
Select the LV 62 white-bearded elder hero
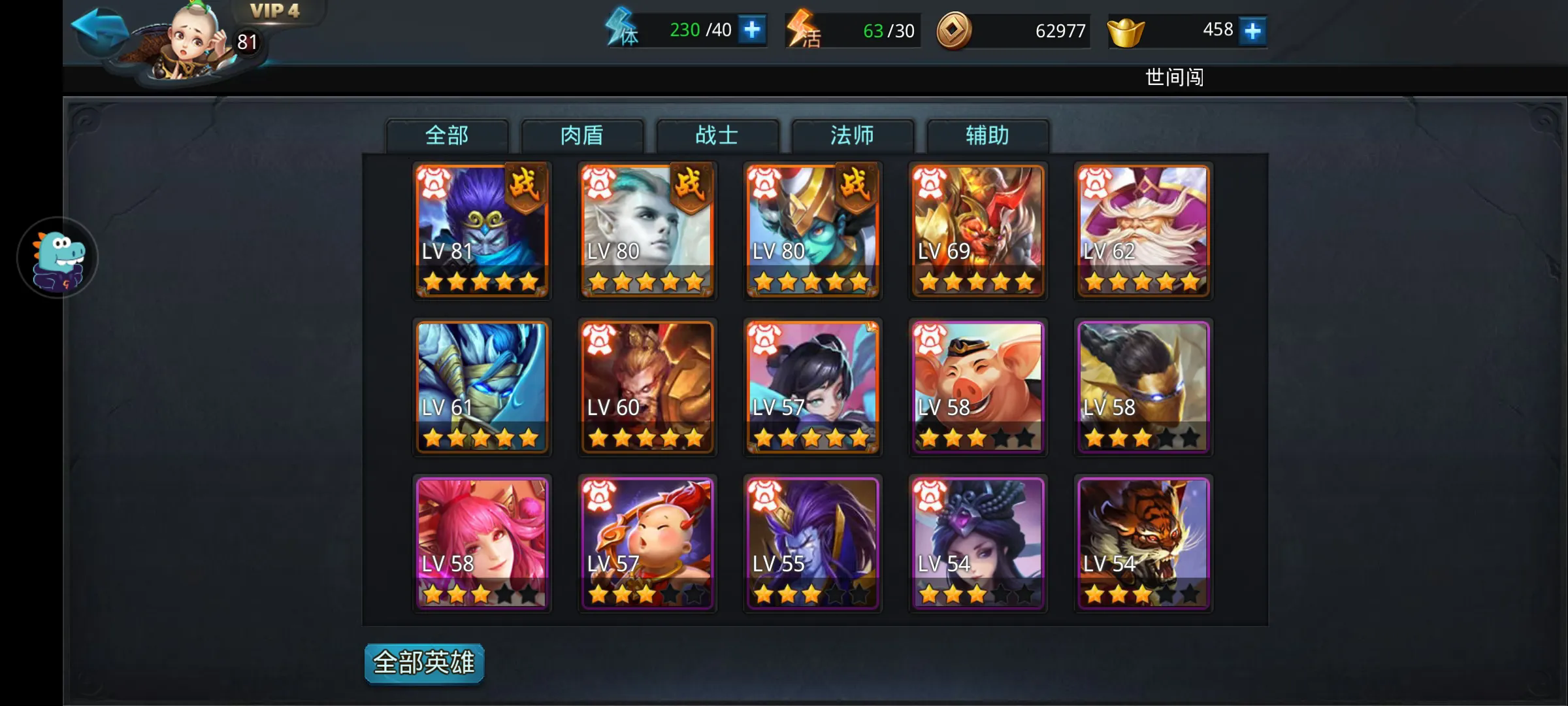point(1143,230)
